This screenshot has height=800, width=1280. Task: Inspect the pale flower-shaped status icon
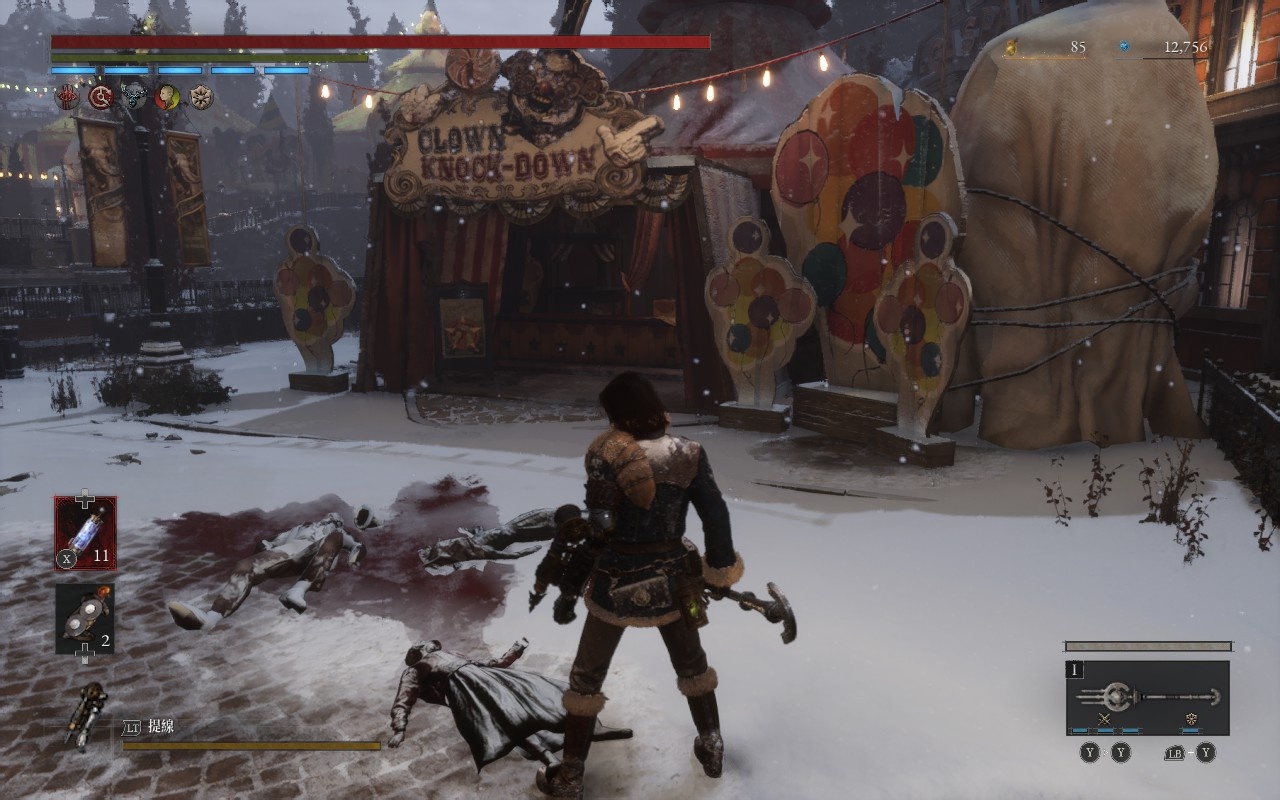point(201,97)
